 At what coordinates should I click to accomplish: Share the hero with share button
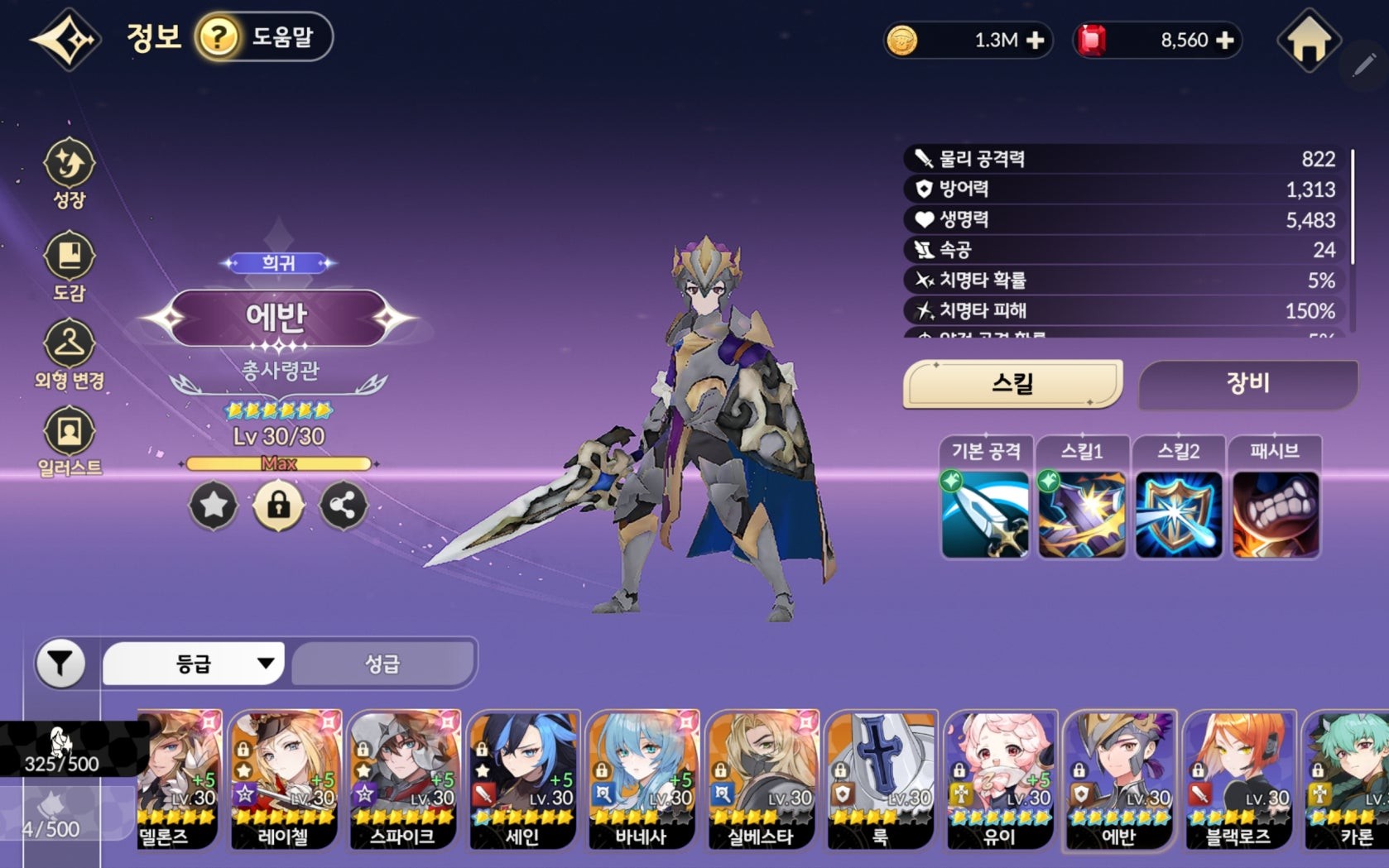344,506
